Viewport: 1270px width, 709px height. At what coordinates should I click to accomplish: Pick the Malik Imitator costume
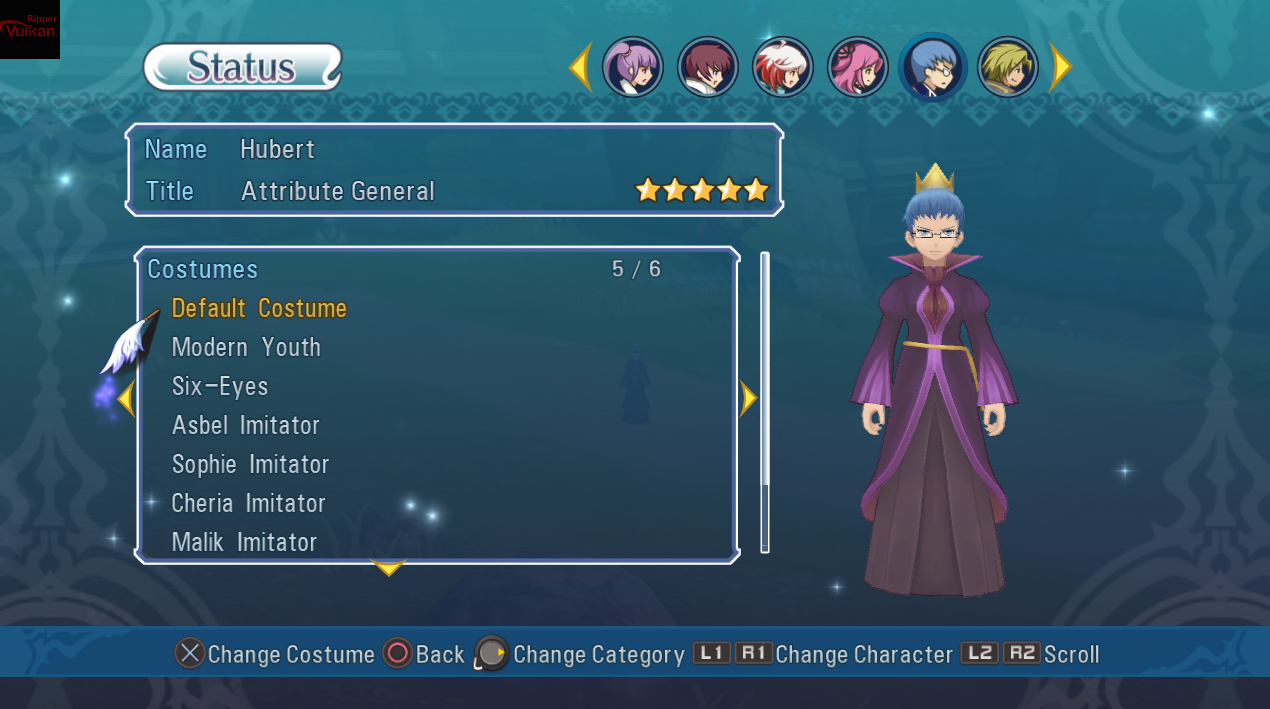[x=244, y=542]
